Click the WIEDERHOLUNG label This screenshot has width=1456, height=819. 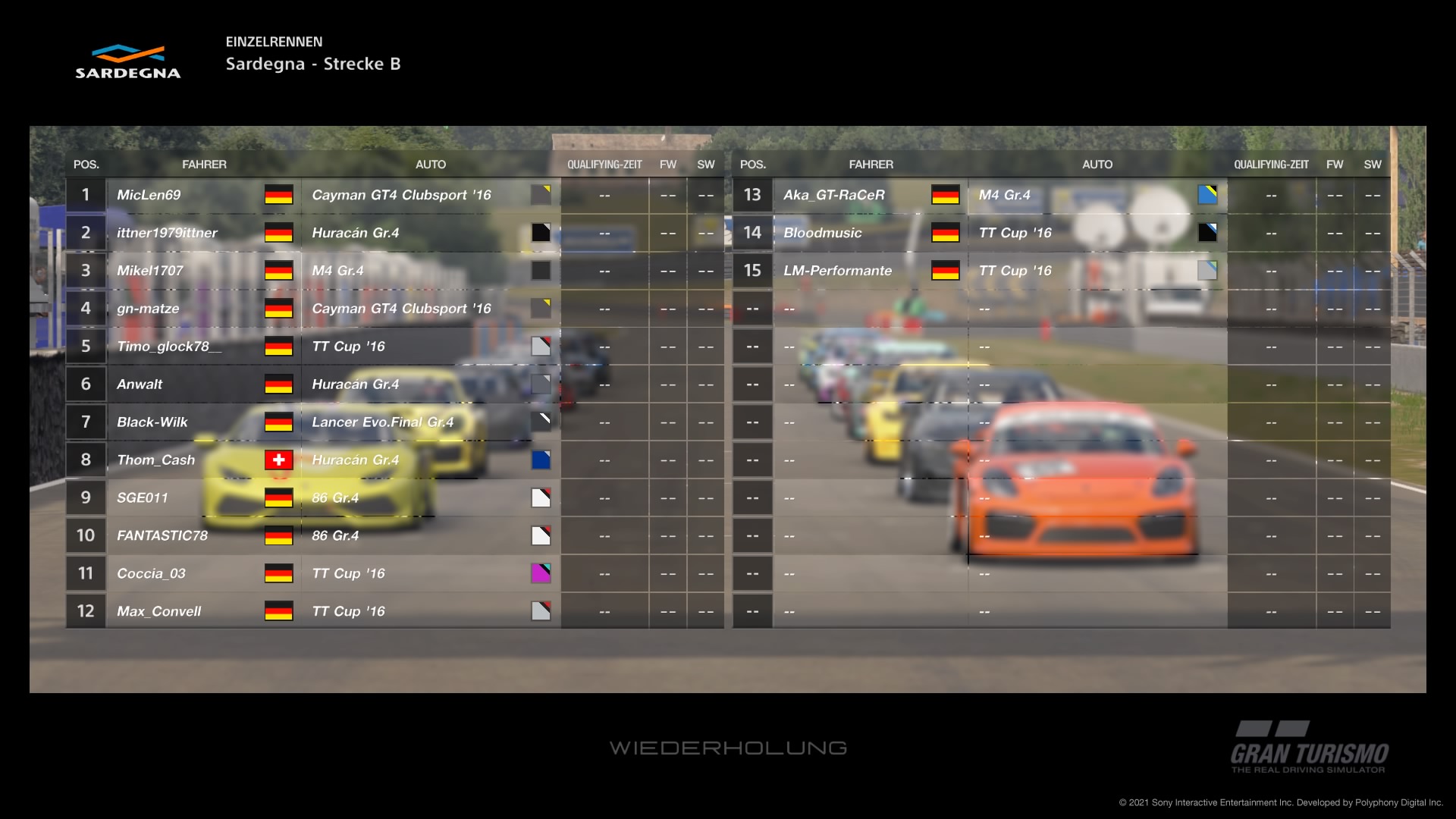point(730,748)
